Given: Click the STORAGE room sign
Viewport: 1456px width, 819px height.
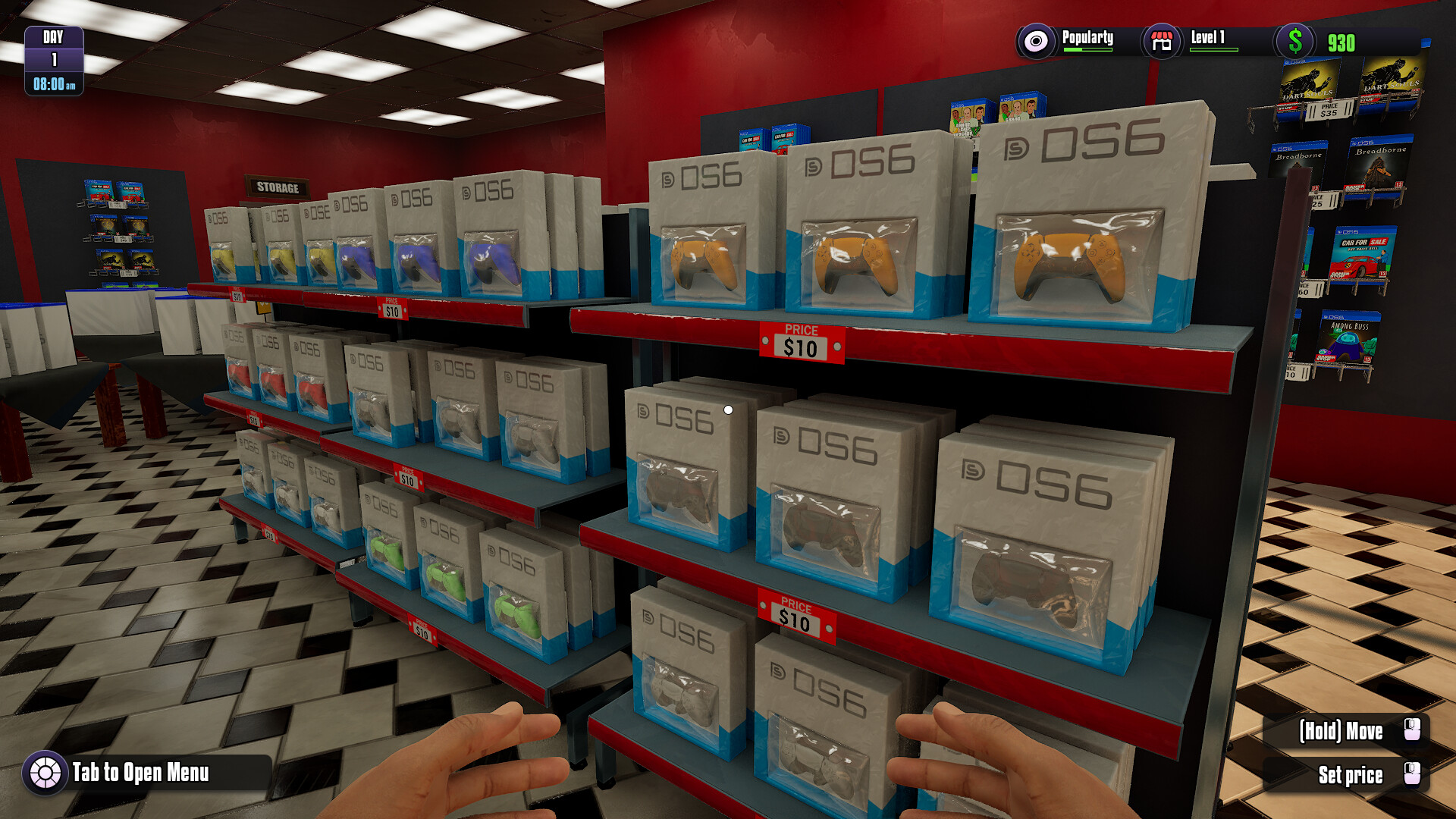Looking at the screenshot, I should (x=279, y=185).
